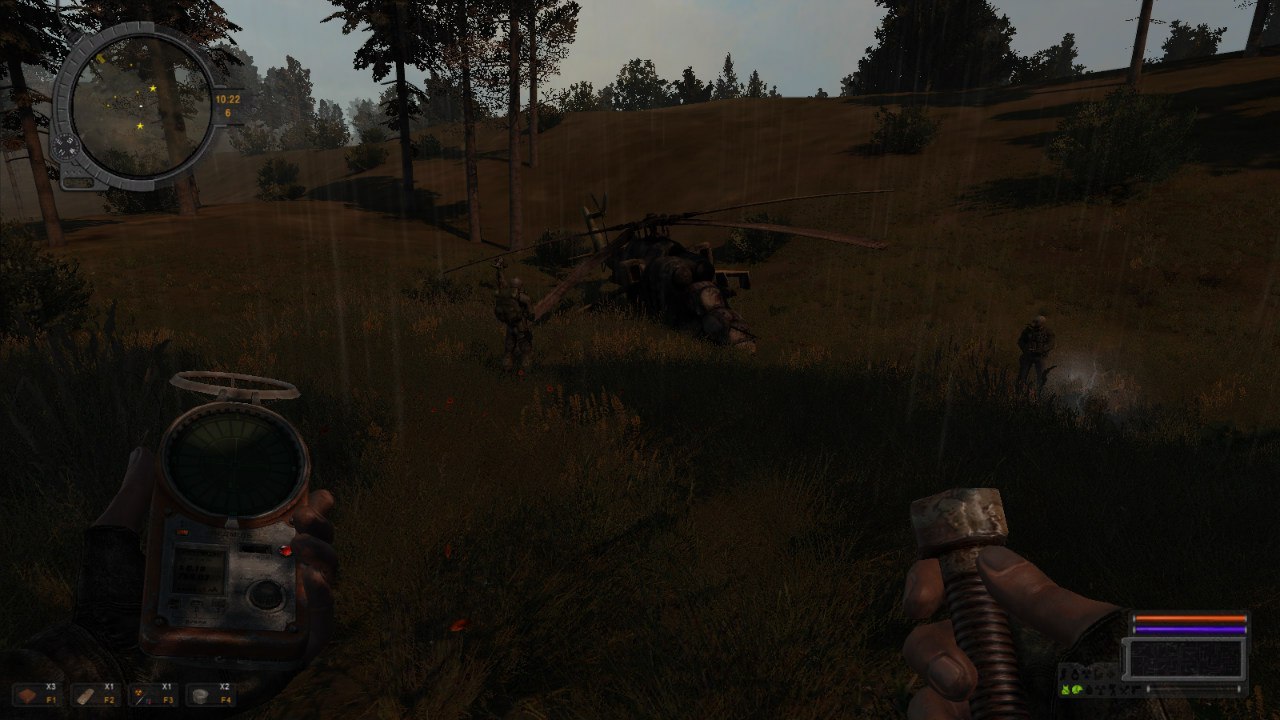Click the green status indicator icons
1280x720 pixels.
click(x=1072, y=689)
